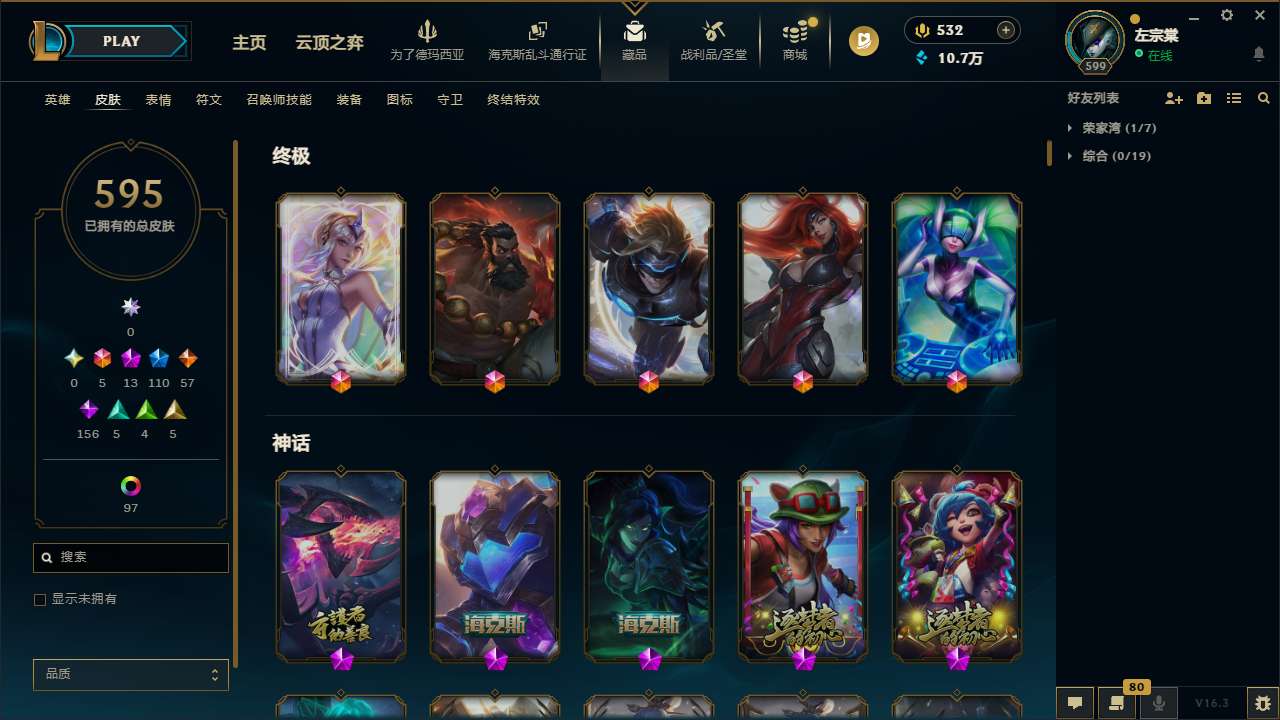Open the chat bubble icon

coord(1073,703)
